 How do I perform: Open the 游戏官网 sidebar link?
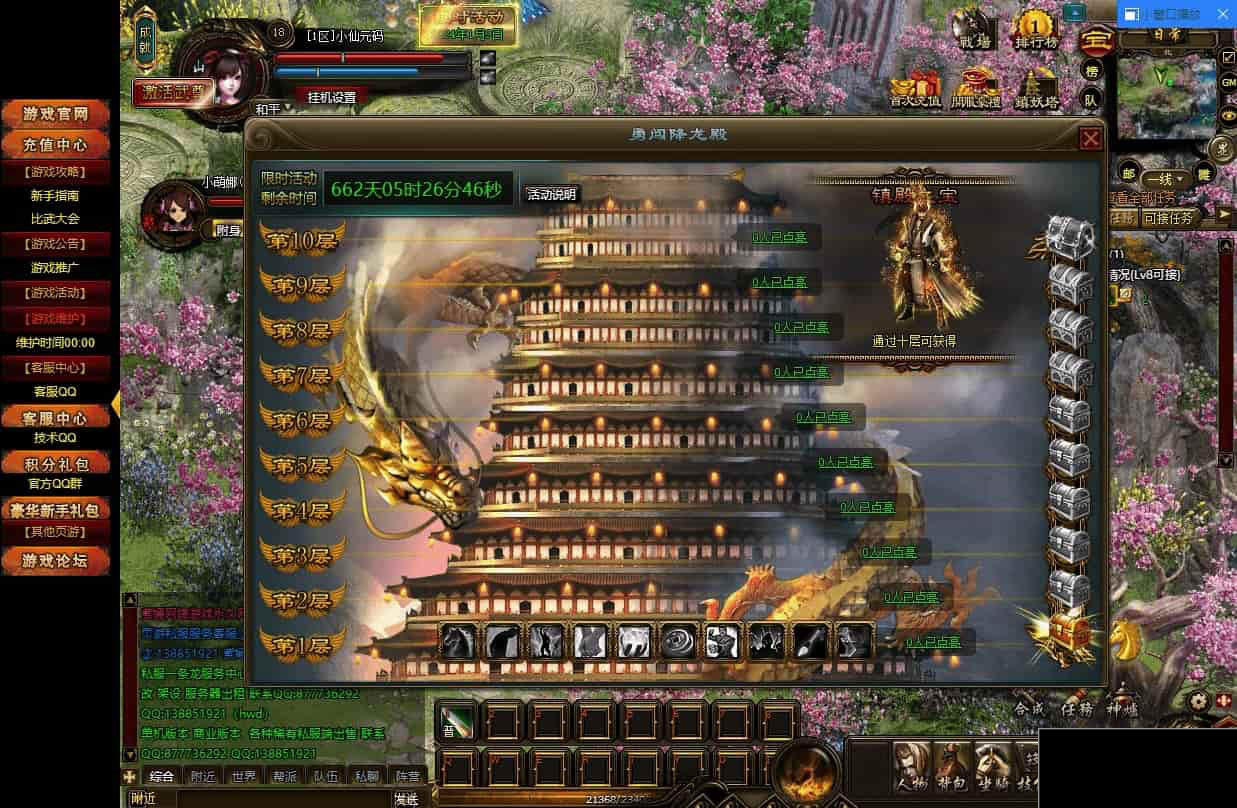tap(57, 115)
